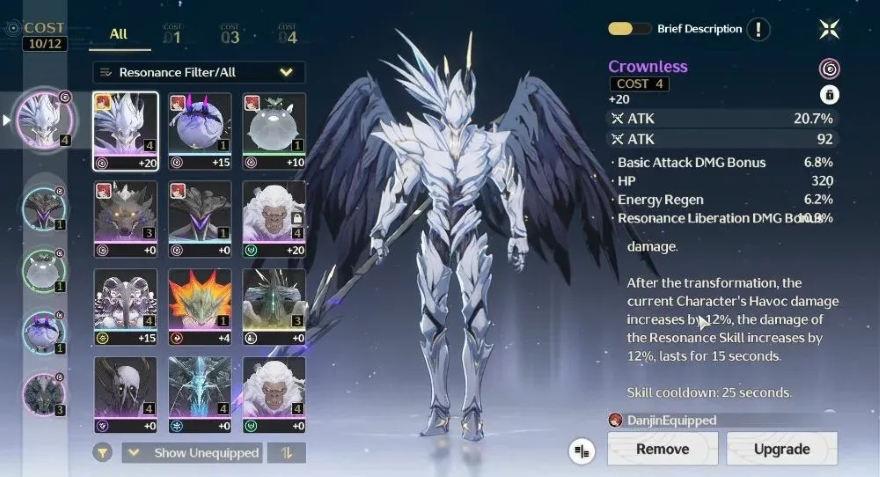This screenshot has height=477, width=880.
Task: Toggle the lock on Crownless echo
Action: (x=829, y=95)
